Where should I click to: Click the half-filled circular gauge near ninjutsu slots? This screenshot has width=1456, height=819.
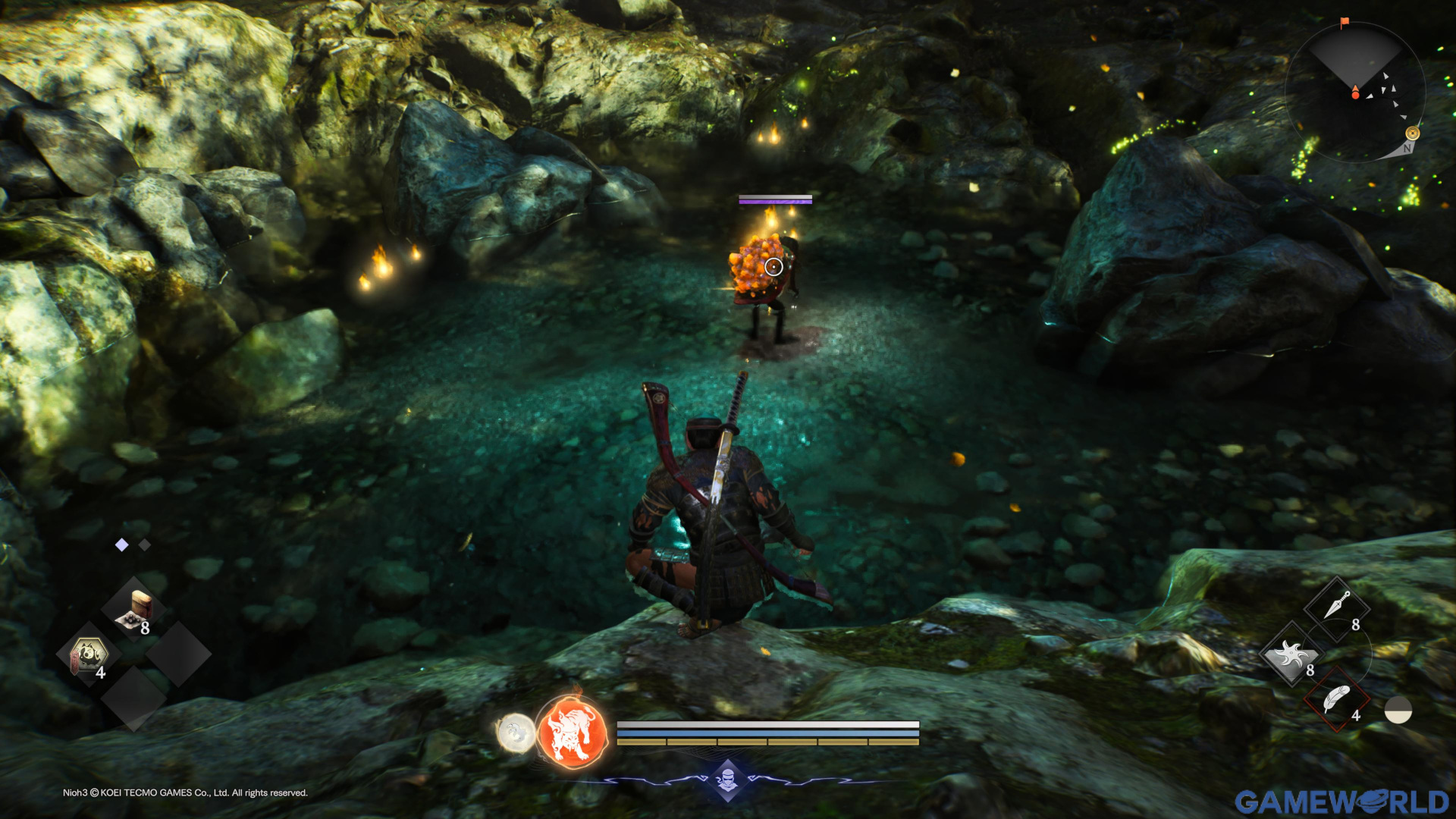point(1398,710)
